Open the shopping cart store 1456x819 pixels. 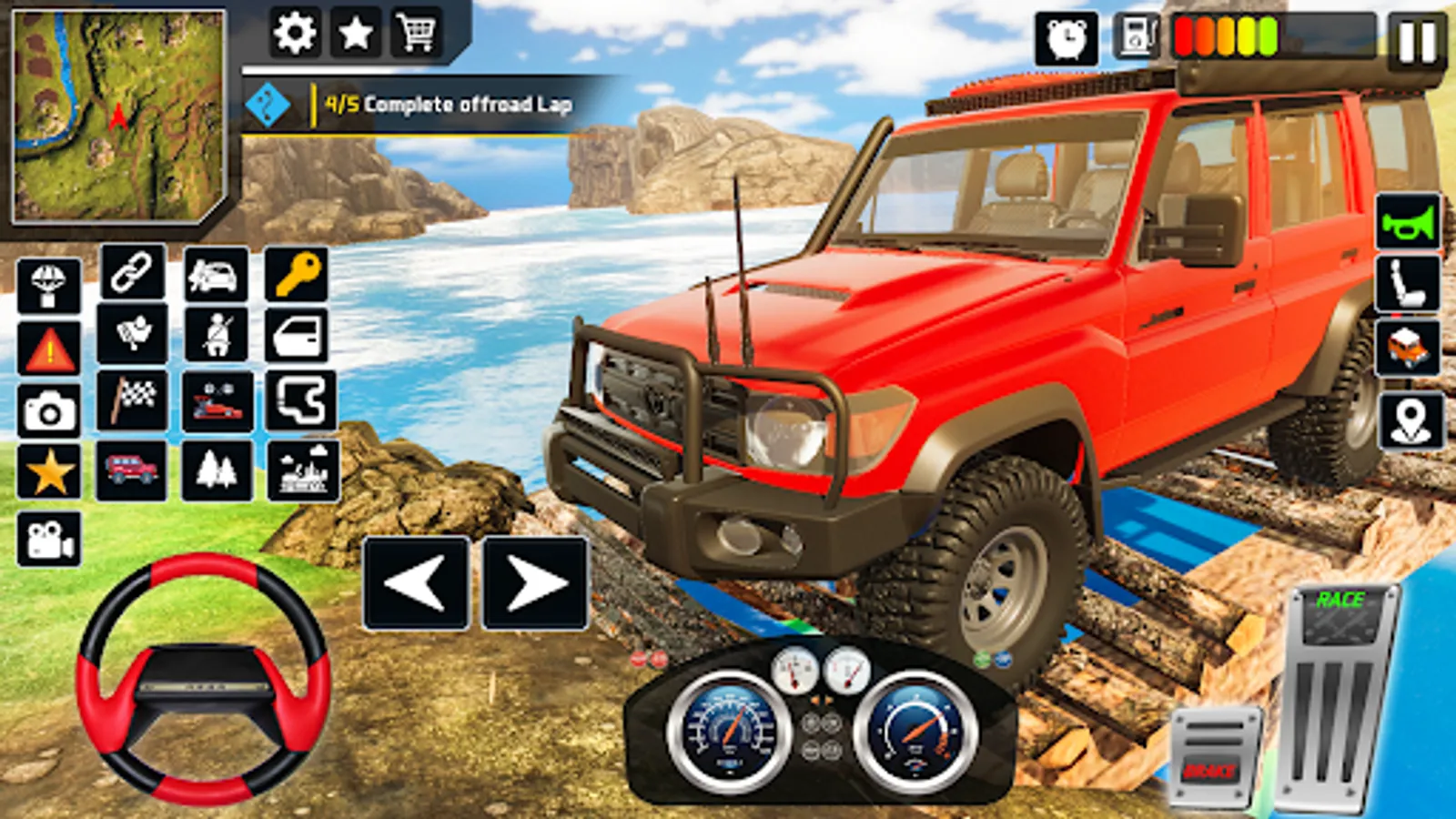416,35
